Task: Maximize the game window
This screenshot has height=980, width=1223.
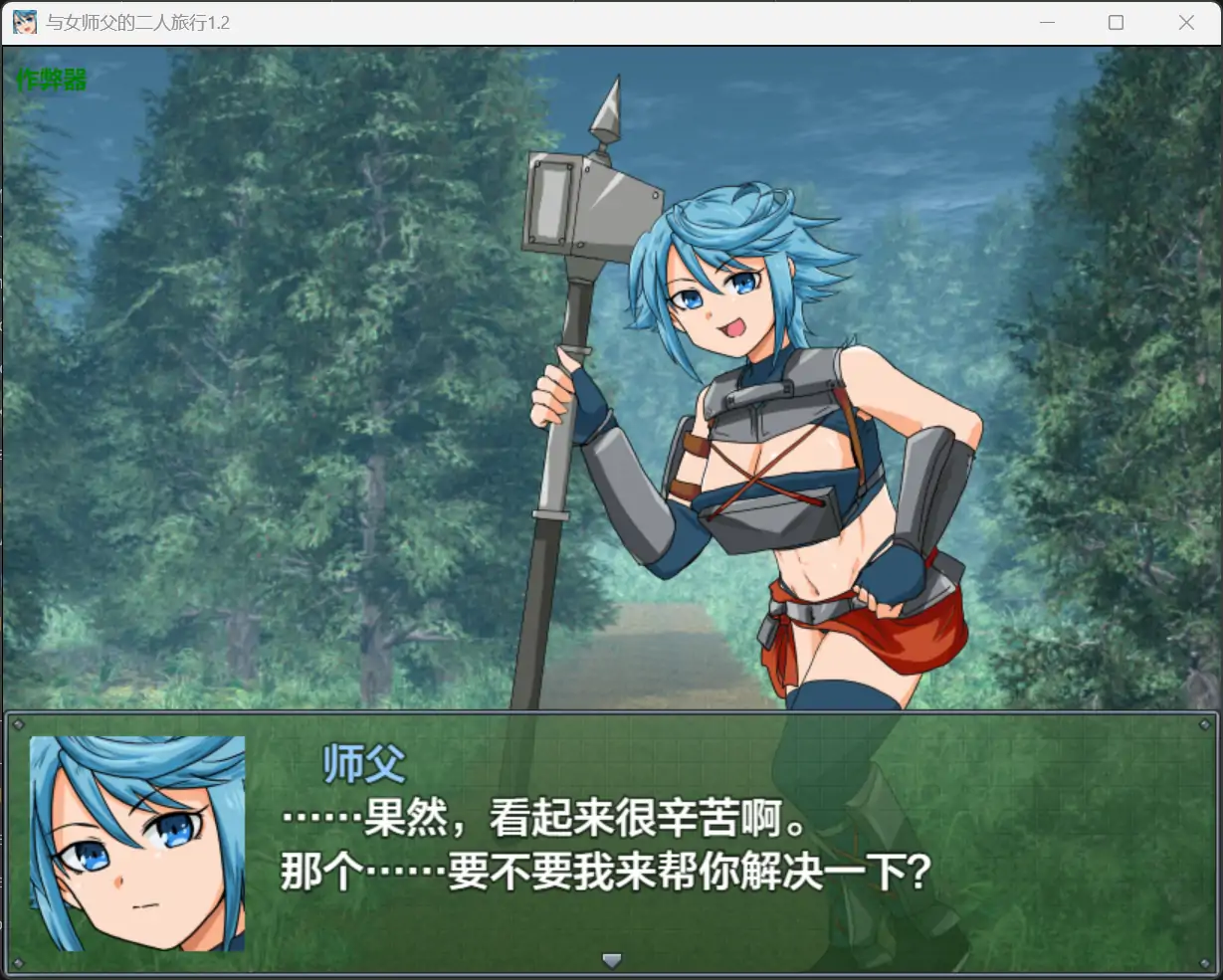Action: [x=1116, y=22]
